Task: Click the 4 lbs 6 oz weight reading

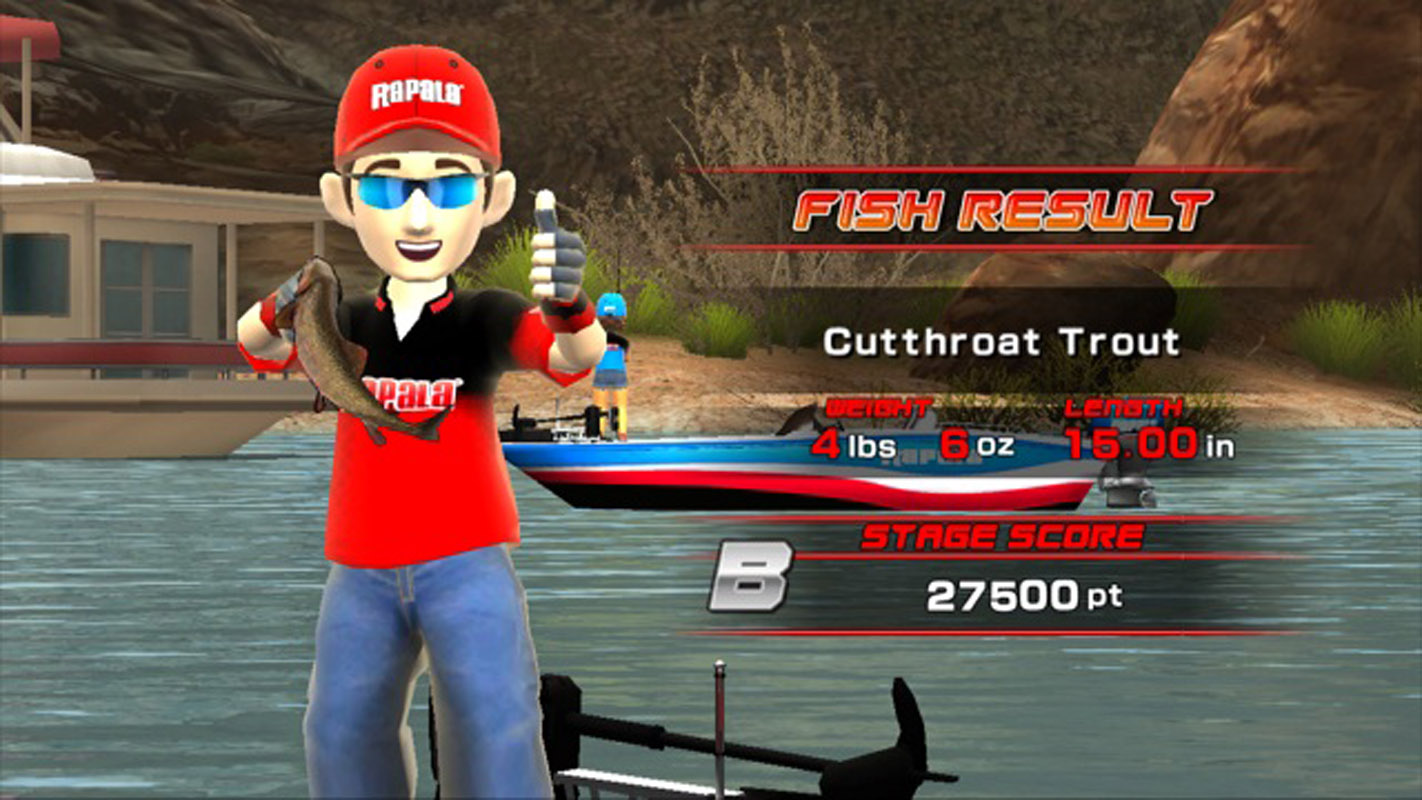Action: (x=910, y=442)
